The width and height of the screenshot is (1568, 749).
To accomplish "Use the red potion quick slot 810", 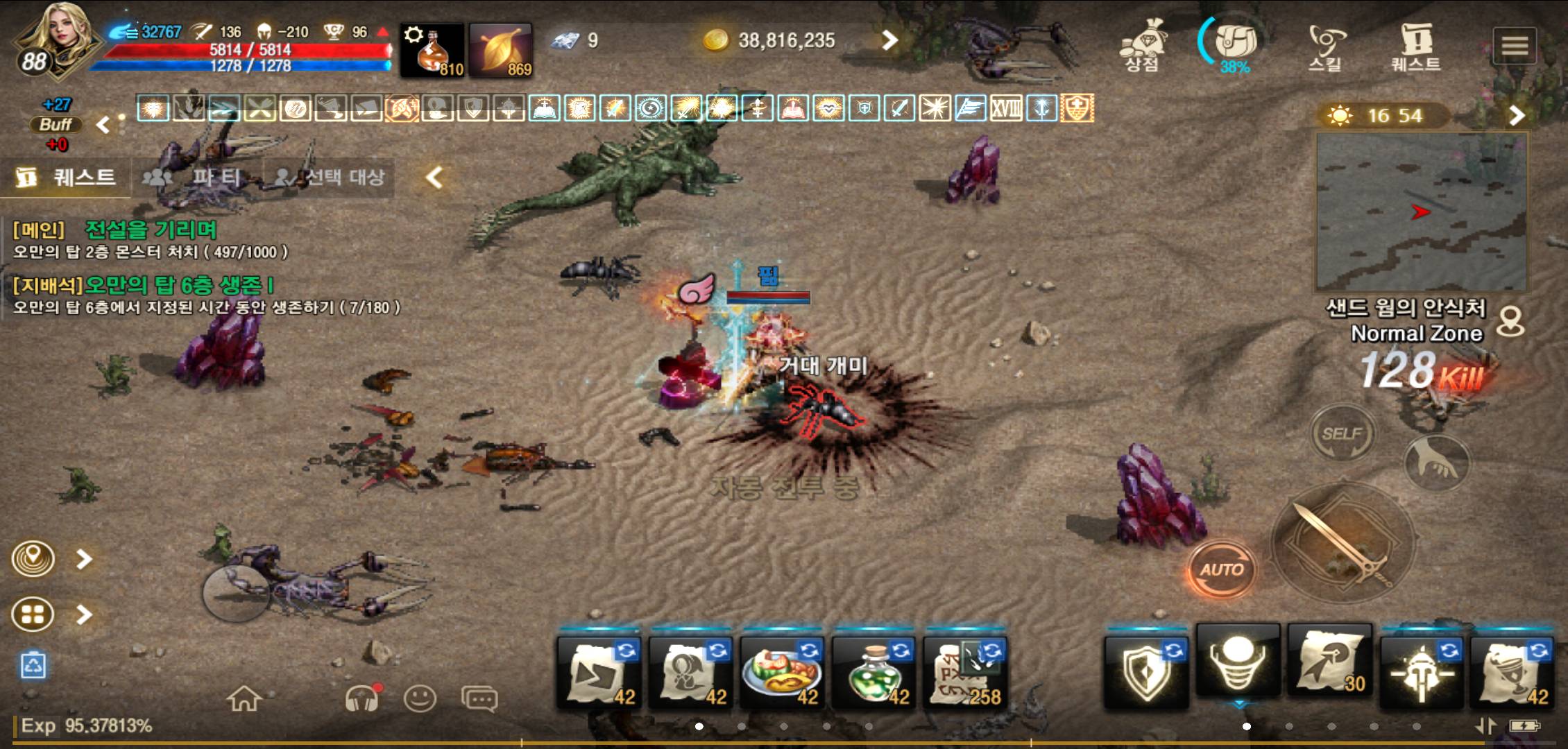I will click(x=432, y=50).
